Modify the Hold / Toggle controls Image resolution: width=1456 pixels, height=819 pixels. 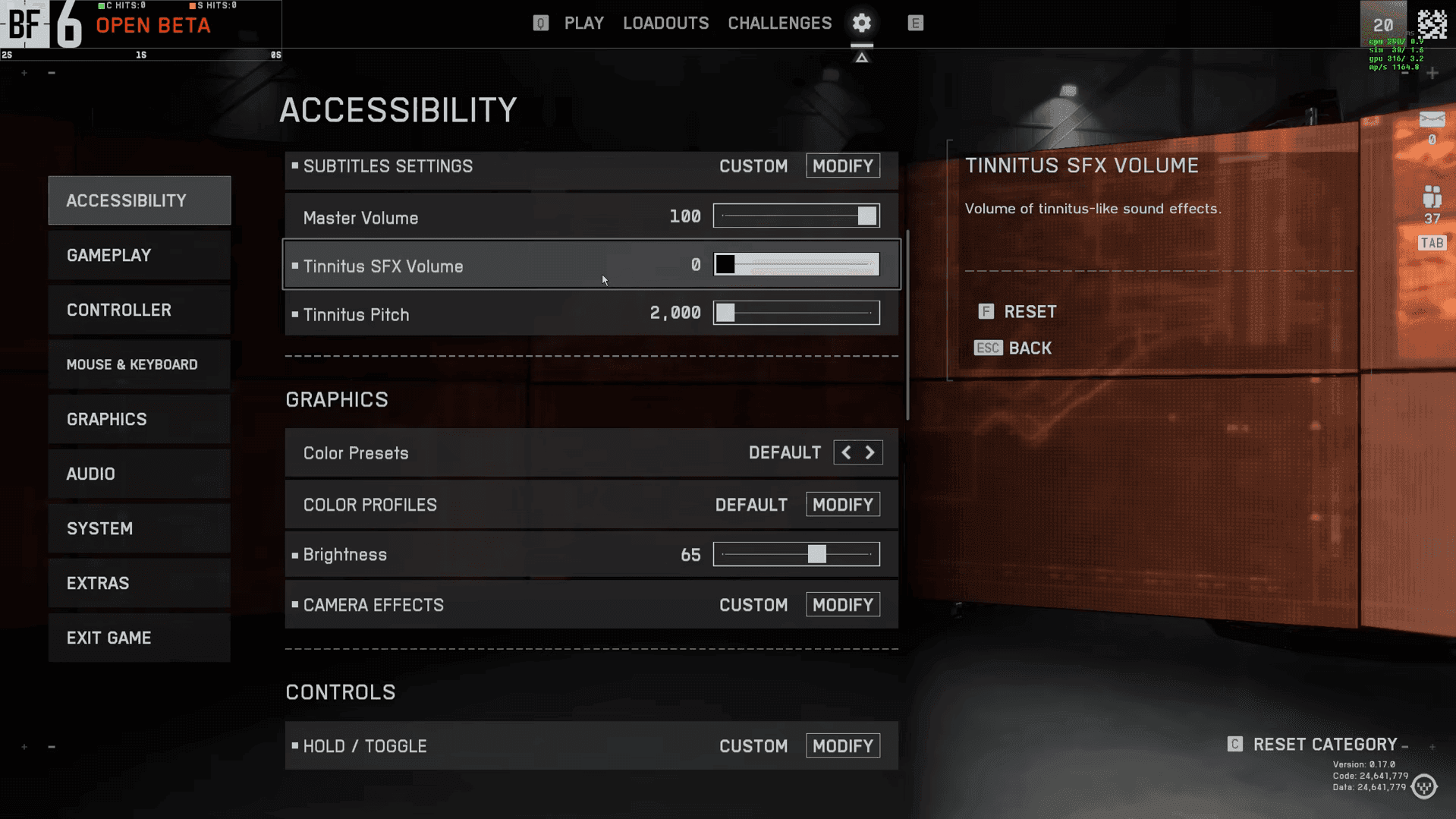(842, 745)
